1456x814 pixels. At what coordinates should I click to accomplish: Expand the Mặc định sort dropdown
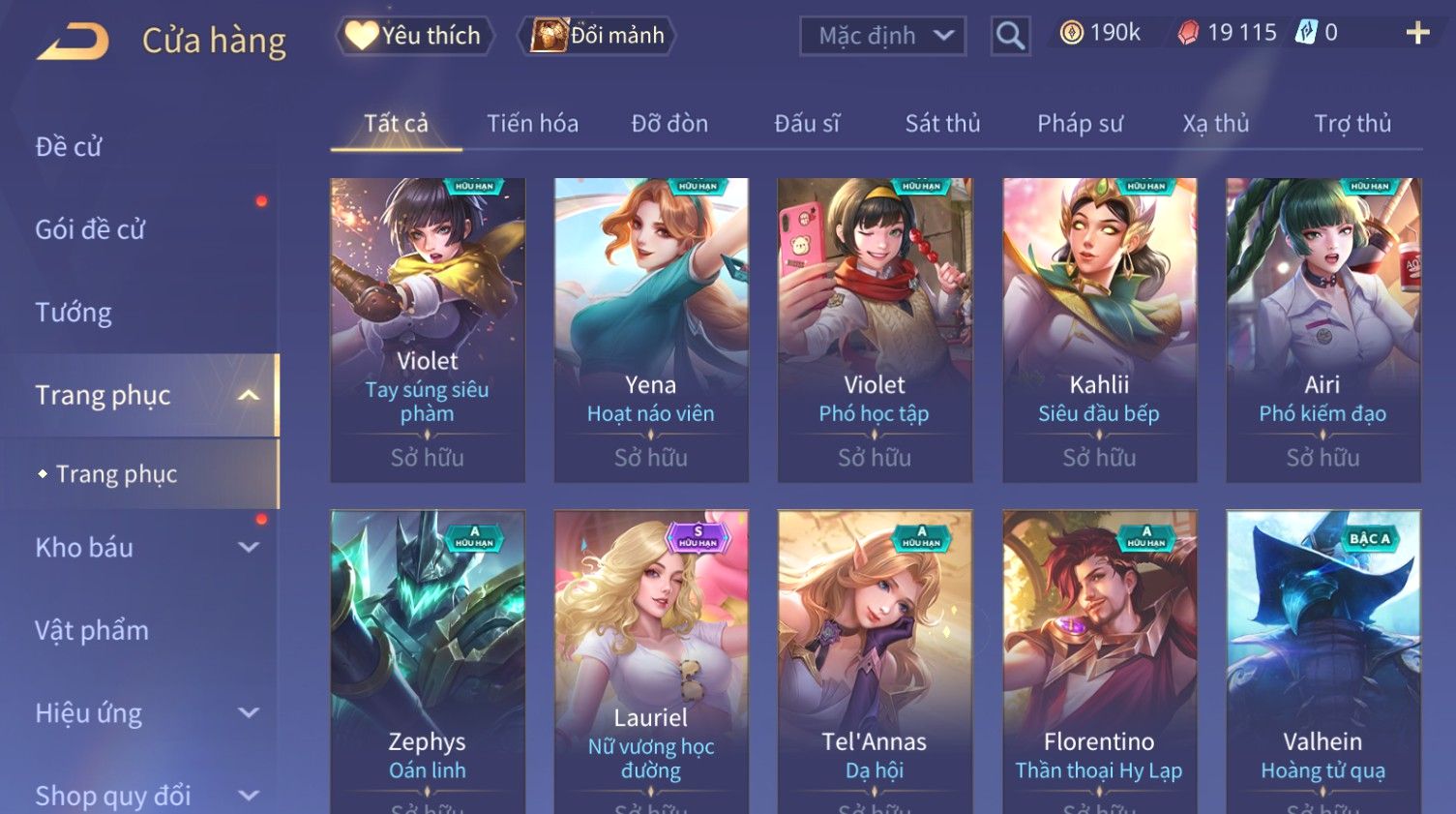882,36
